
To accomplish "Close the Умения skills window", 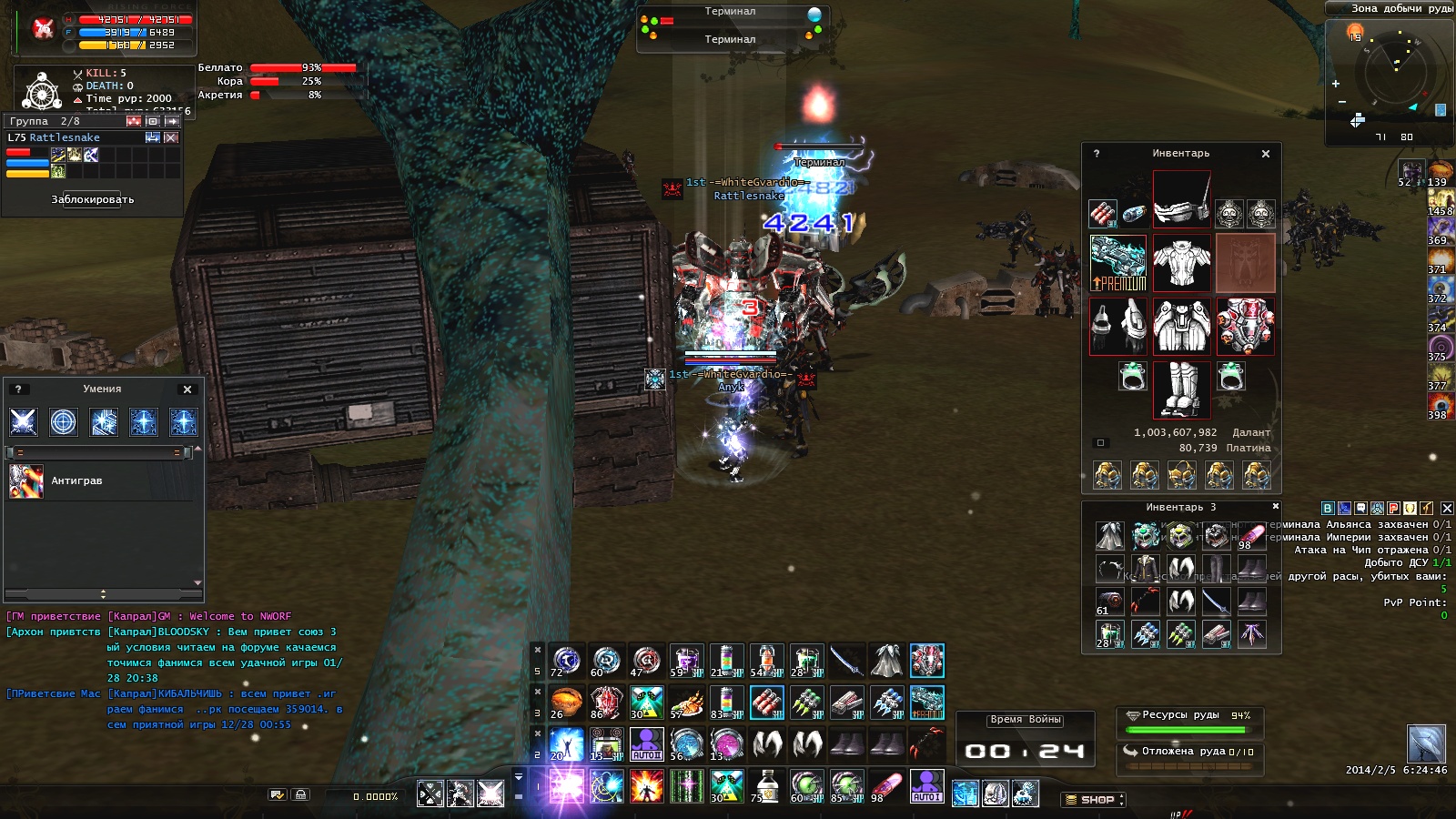I will tap(187, 389).
